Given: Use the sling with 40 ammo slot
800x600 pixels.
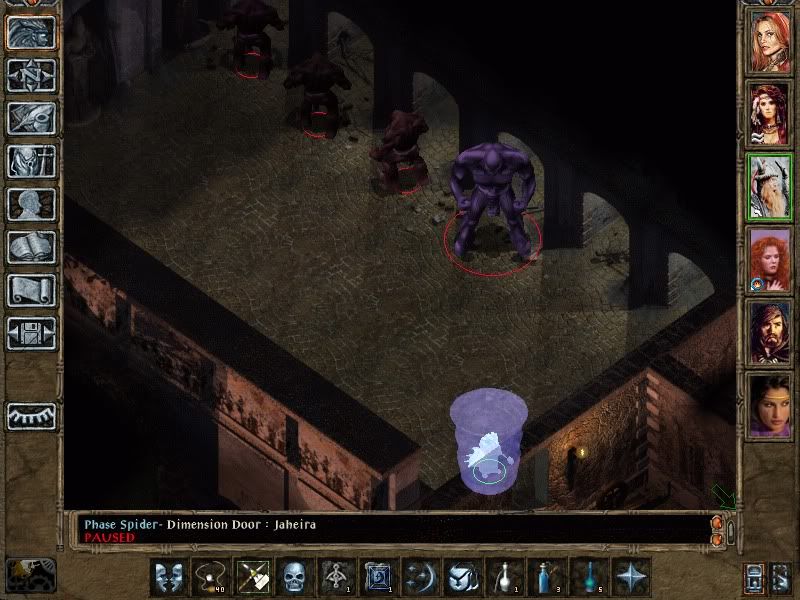Looking at the screenshot, I should [210, 577].
